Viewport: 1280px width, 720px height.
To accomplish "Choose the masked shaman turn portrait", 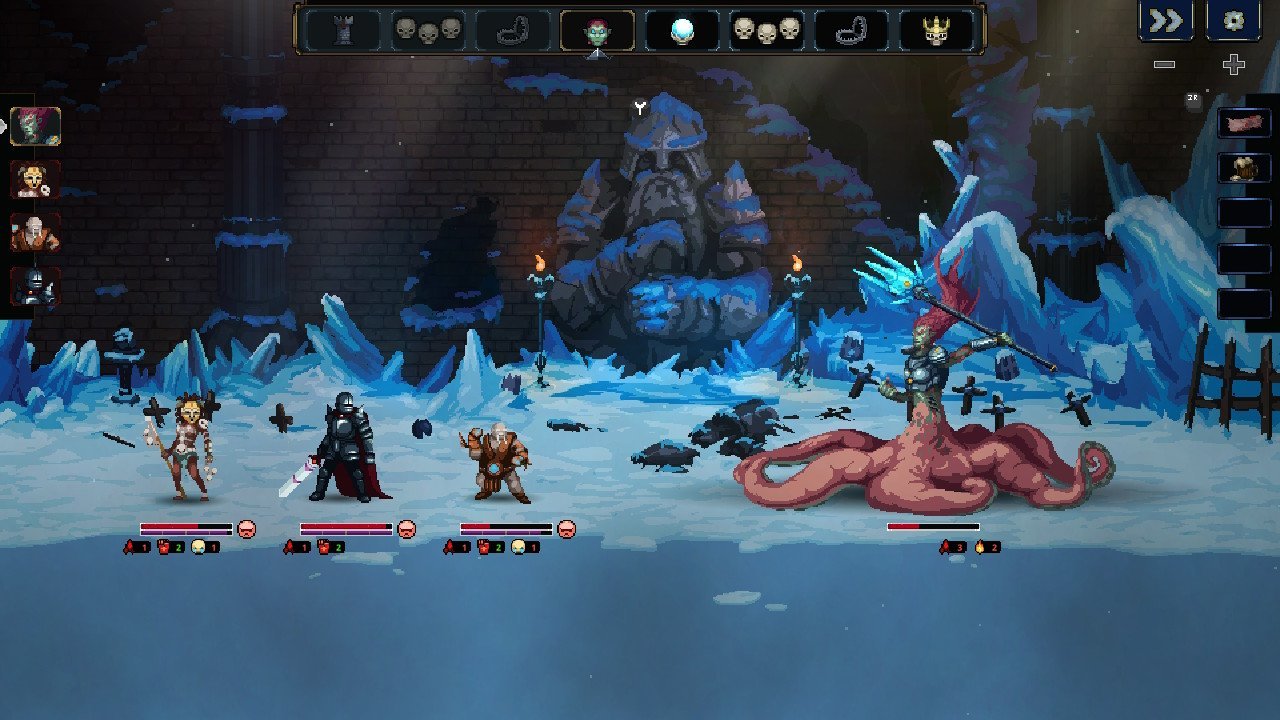I will [x=36, y=180].
